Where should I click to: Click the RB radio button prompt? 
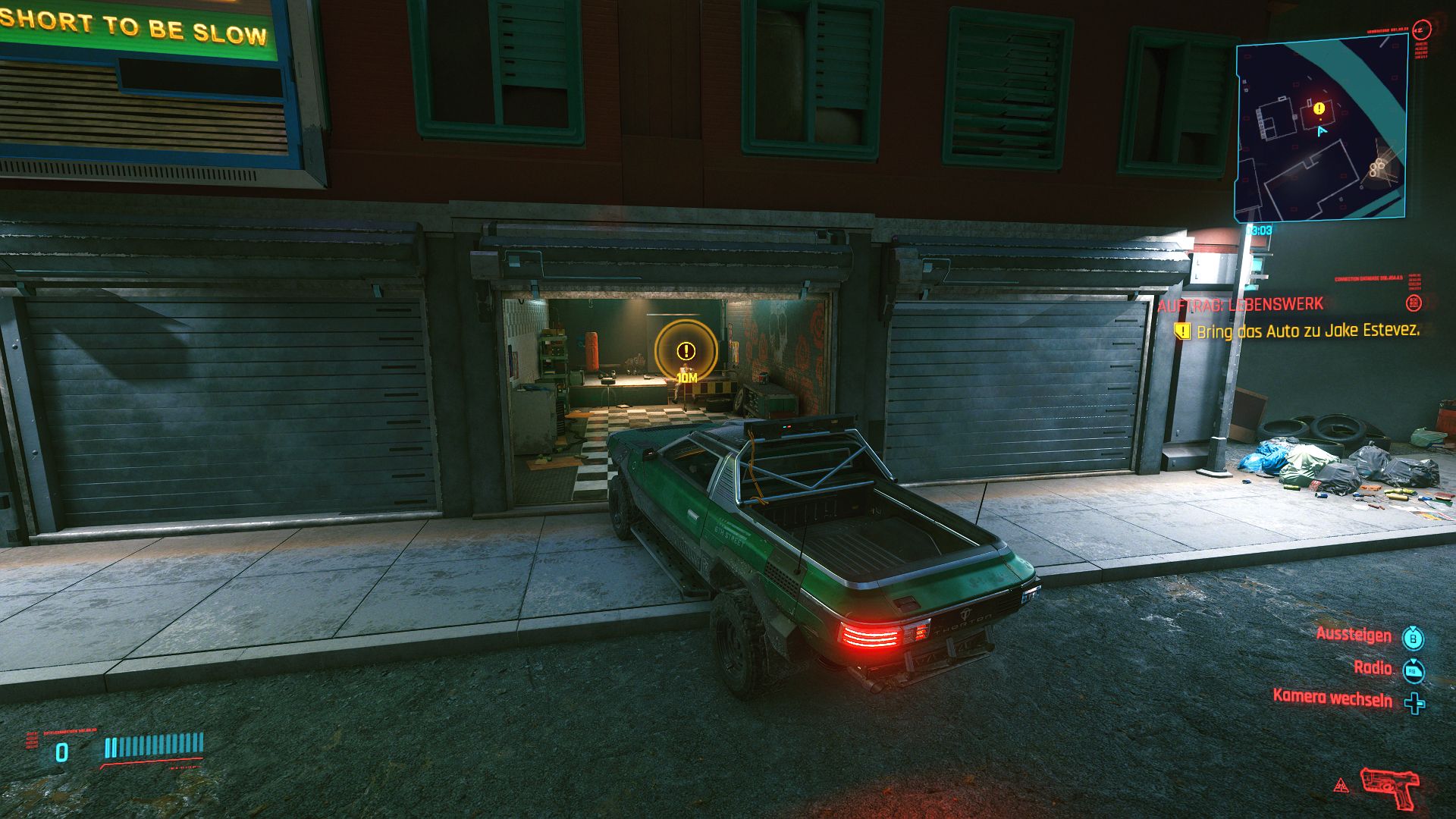coord(1413,670)
